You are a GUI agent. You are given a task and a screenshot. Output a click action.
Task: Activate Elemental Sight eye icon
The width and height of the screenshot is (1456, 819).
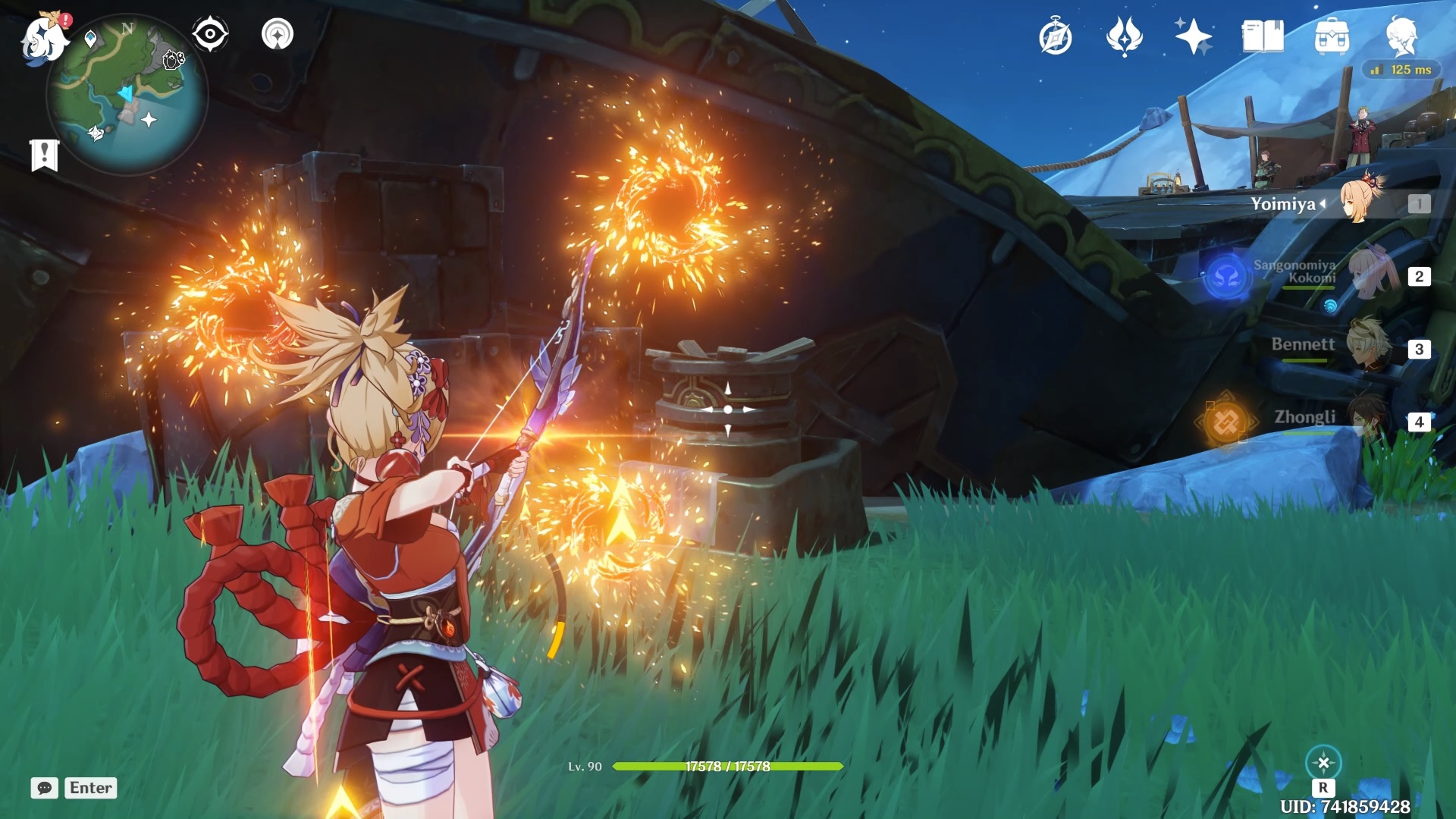(210, 33)
